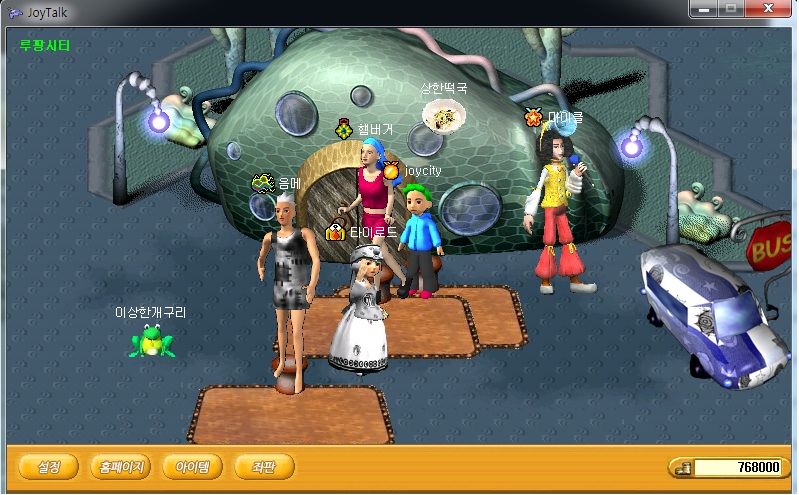Open the 설정 (Settings) button
The image size is (799, 495).
(49, 466)
